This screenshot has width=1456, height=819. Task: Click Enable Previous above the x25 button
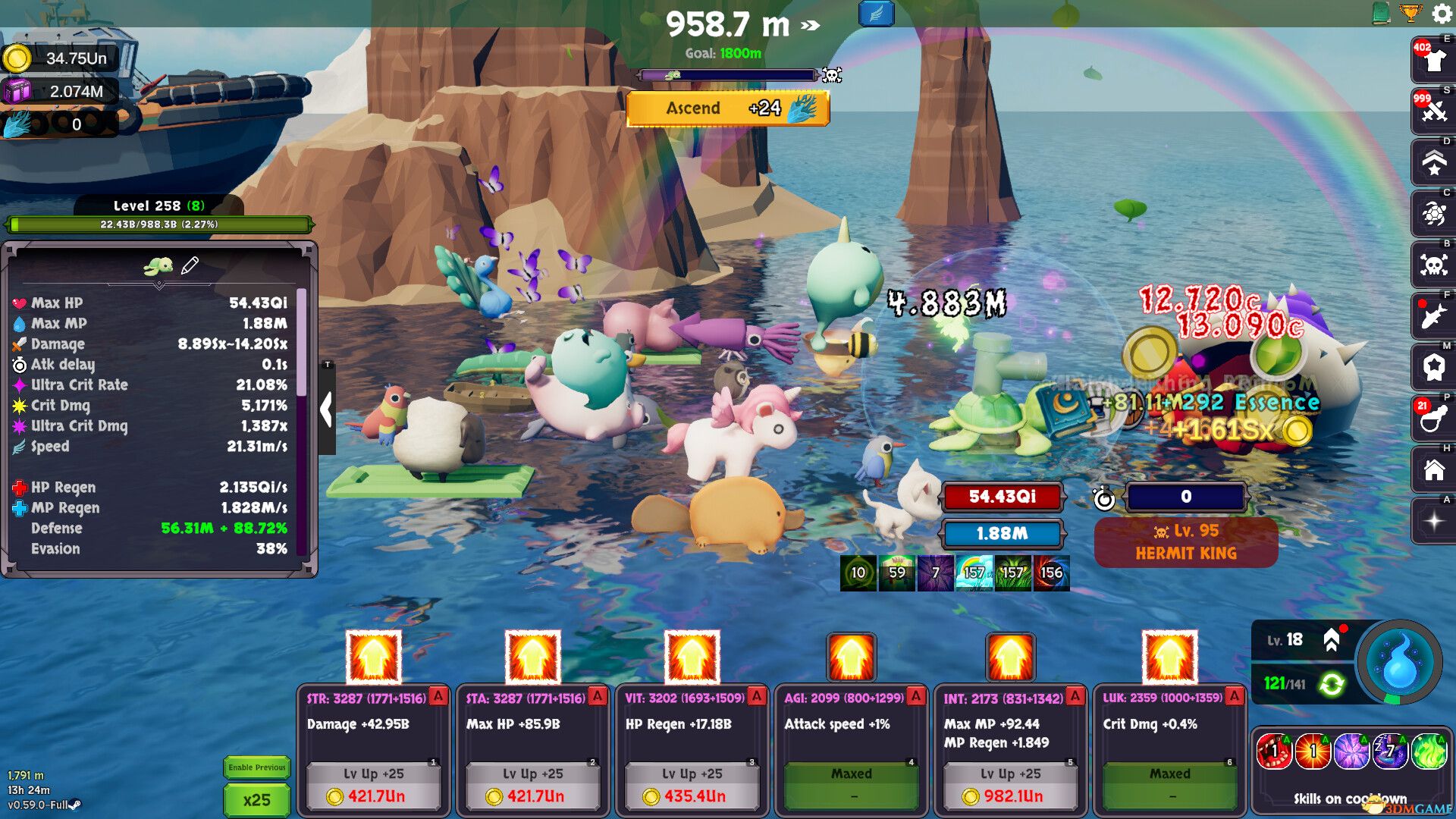[x=256, y=767]
